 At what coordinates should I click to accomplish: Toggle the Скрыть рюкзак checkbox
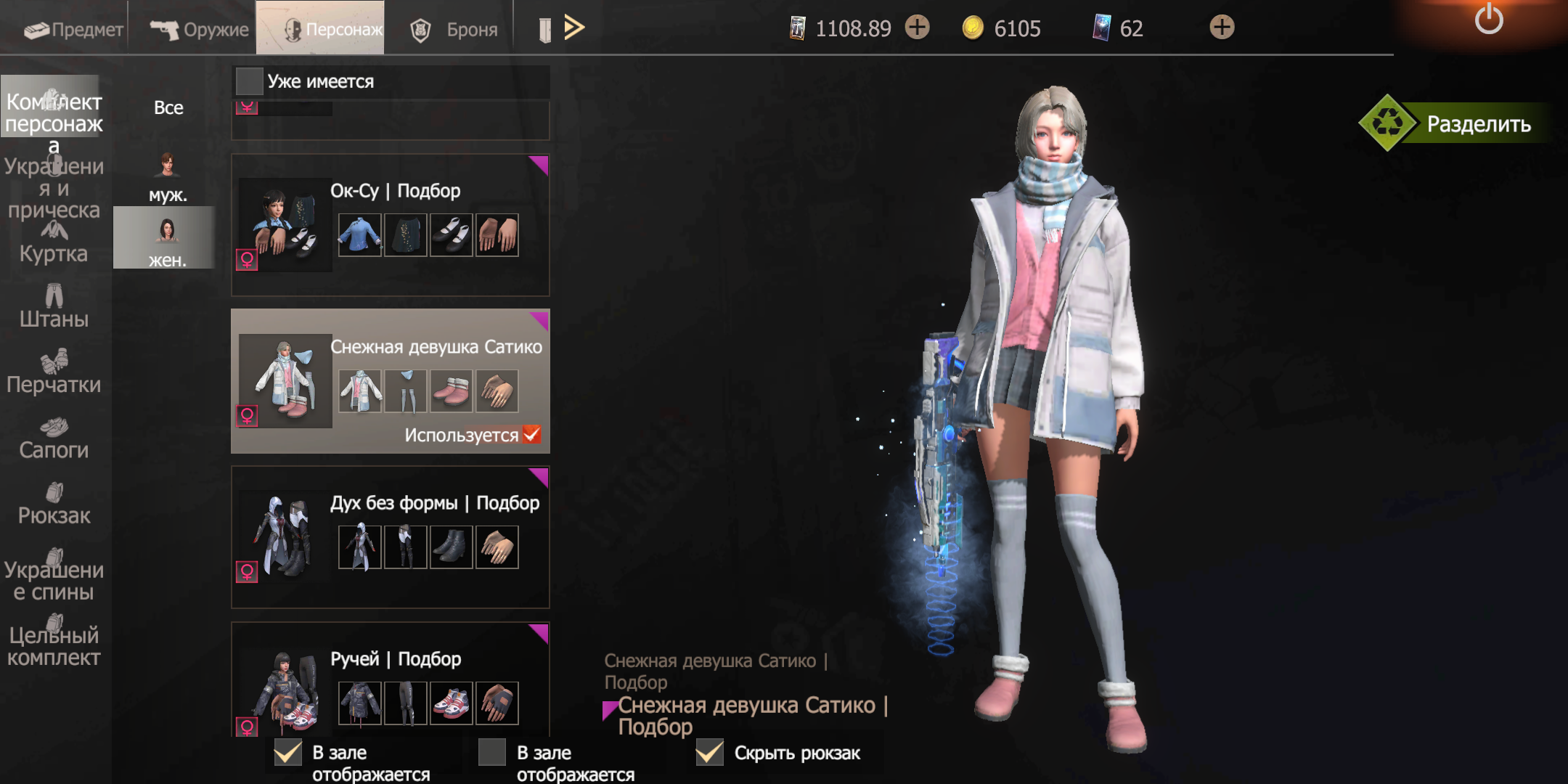coord(710,753)
